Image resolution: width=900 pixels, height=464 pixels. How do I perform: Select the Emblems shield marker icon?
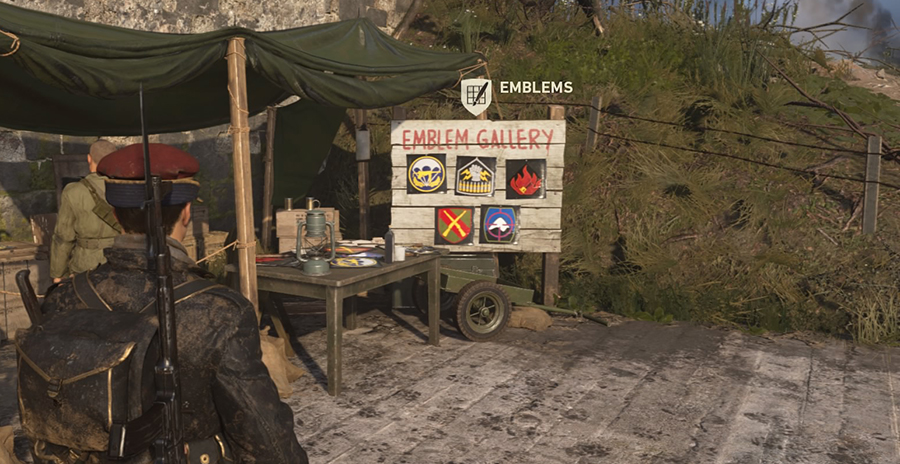(x=475, y=95)
